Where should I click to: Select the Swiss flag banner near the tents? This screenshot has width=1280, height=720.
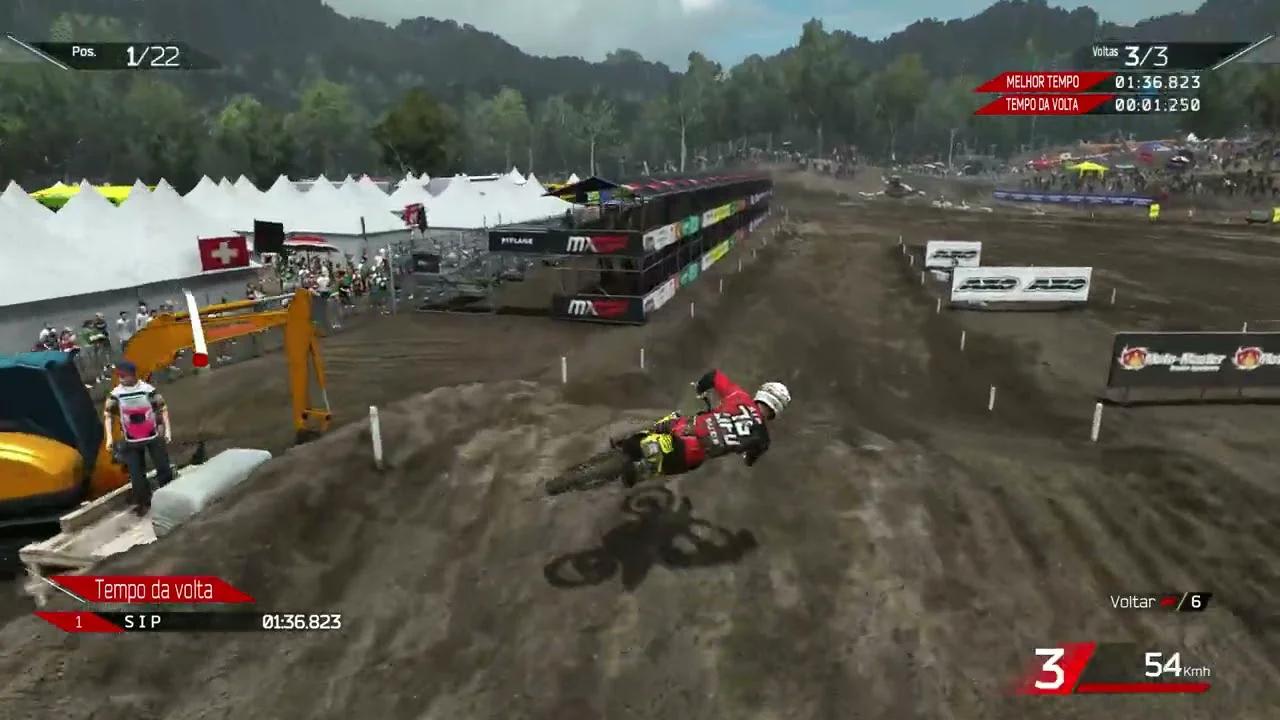tap(221, 251)
